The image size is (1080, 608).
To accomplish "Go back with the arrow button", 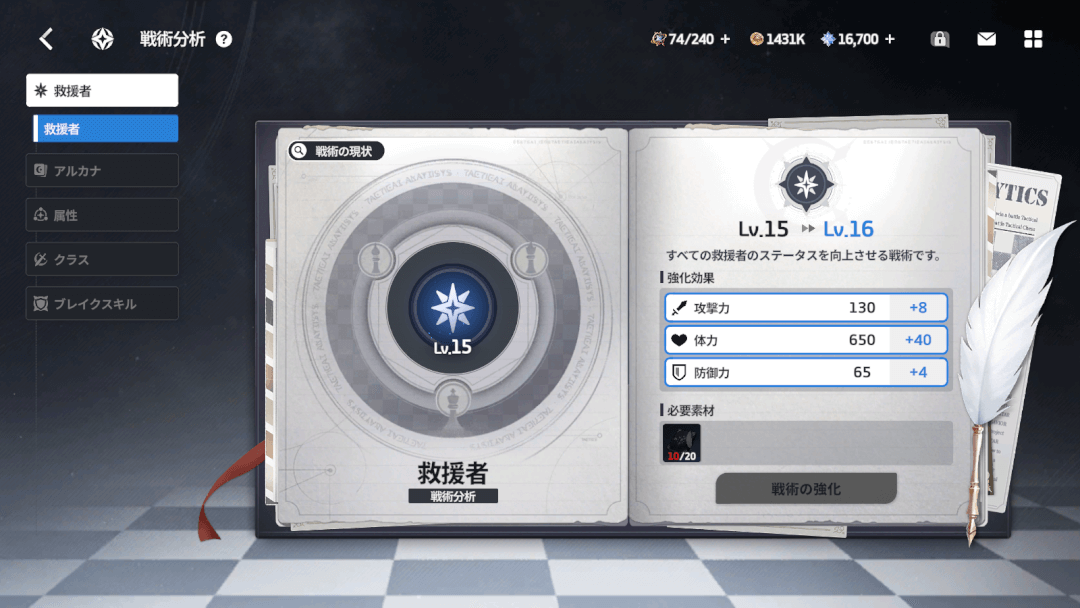I will [x=45, y=39].
